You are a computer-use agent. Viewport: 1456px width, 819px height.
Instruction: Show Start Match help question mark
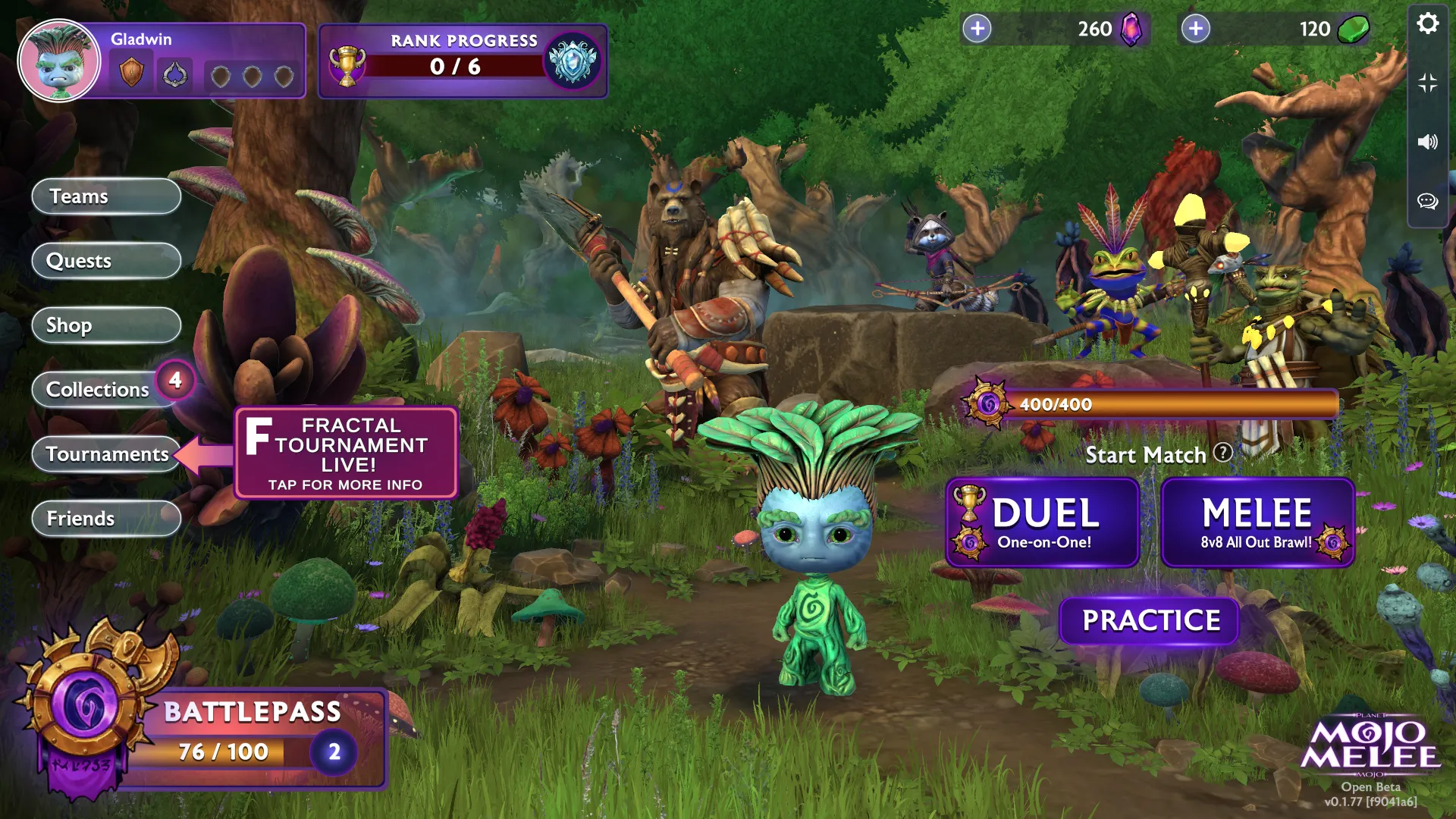(1222, 453)
